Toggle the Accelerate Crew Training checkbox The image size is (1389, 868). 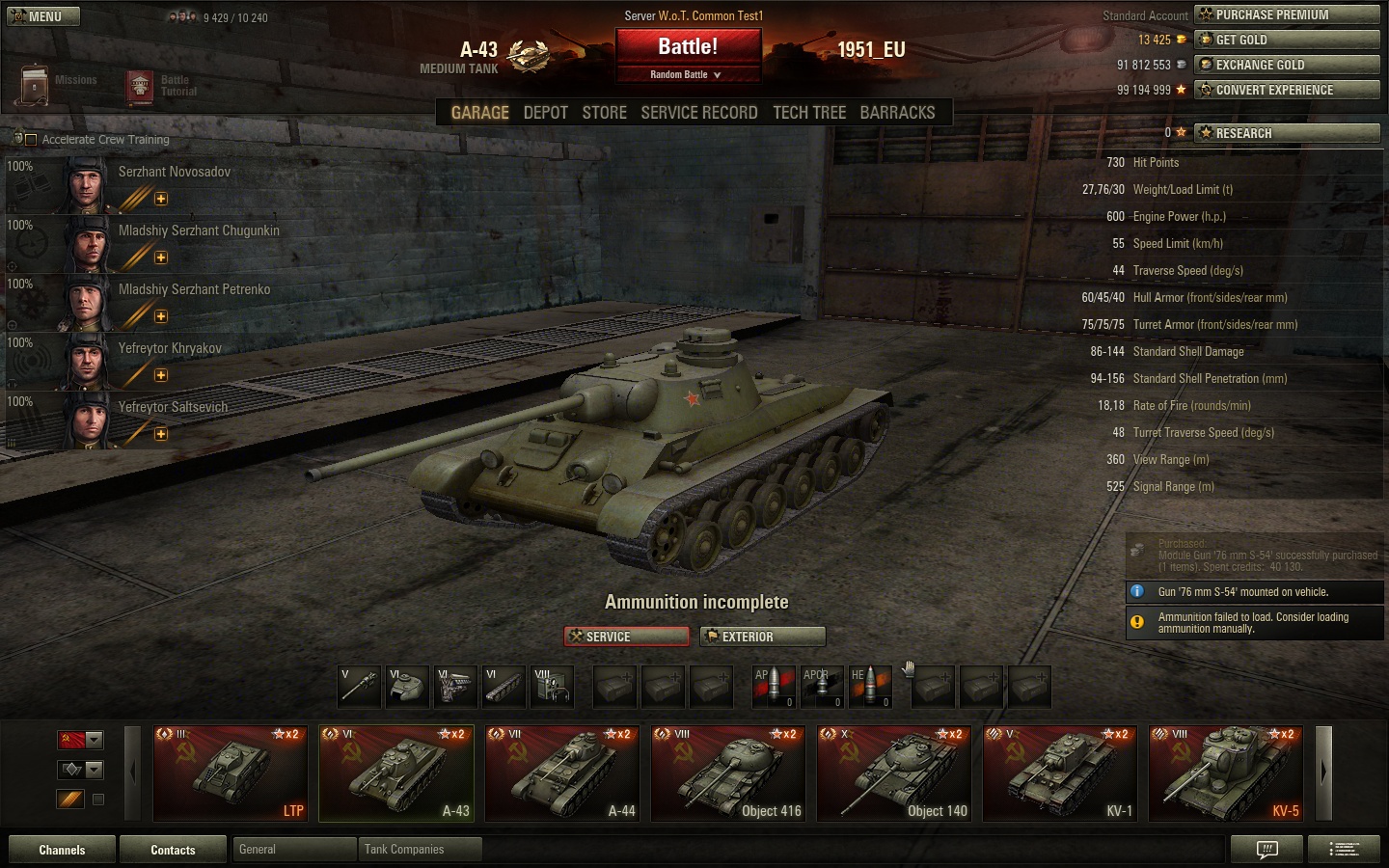[x=31, y=140]
